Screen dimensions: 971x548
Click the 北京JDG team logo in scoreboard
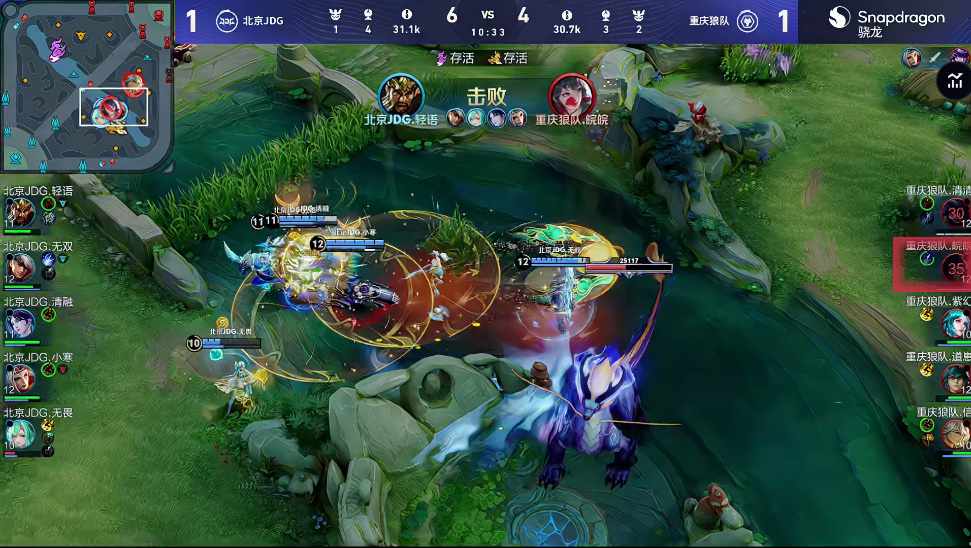click(227, 21)
